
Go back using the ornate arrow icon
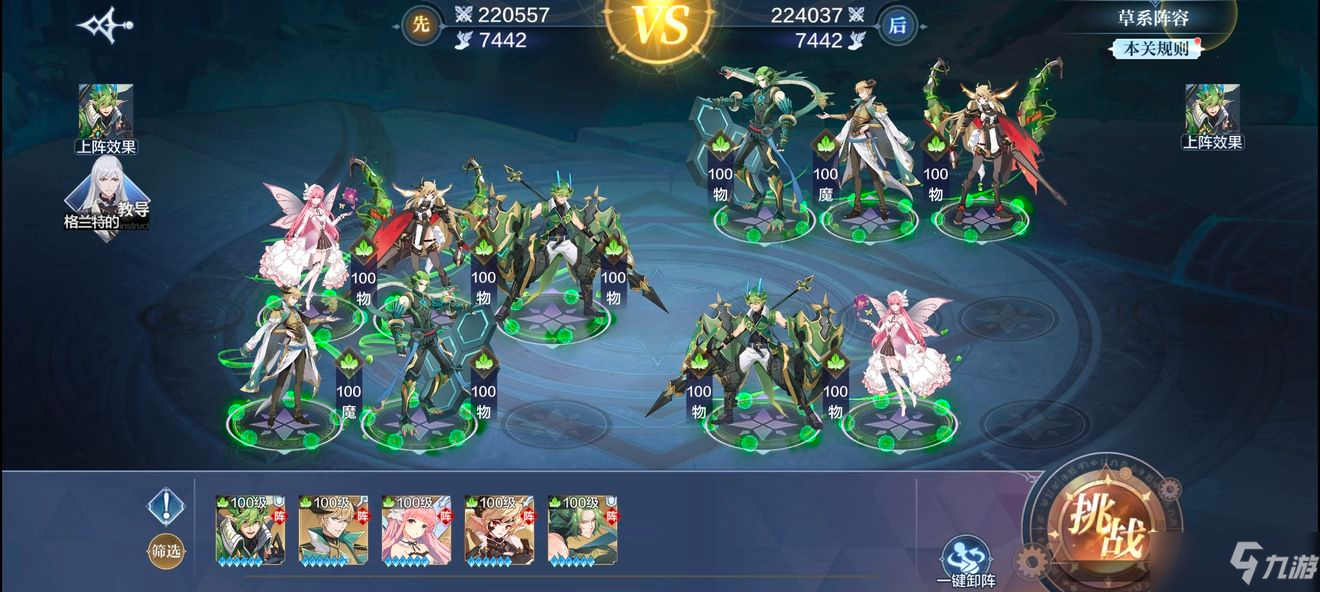click(x=107, y=24)
